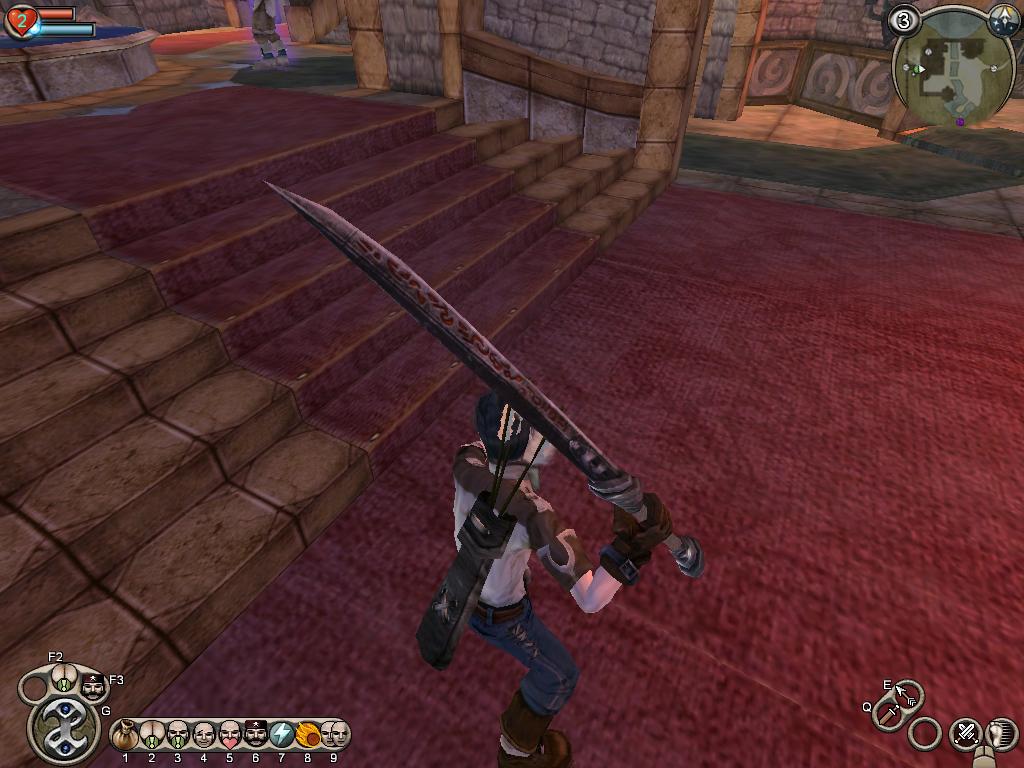Screen dimensions: 1024x768
Task: Click the pirate hat face in hotbar slot 6
Action: click(256, 736)
